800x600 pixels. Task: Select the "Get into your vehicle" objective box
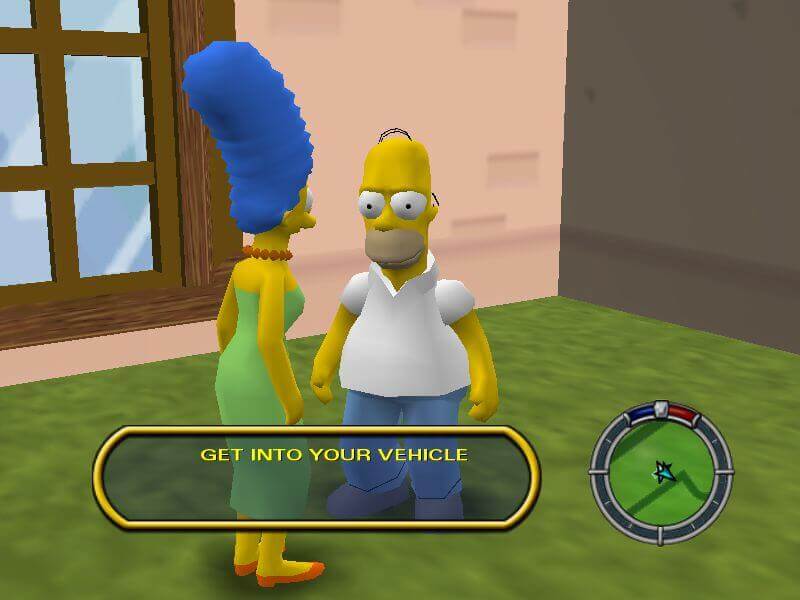[317, 474]
